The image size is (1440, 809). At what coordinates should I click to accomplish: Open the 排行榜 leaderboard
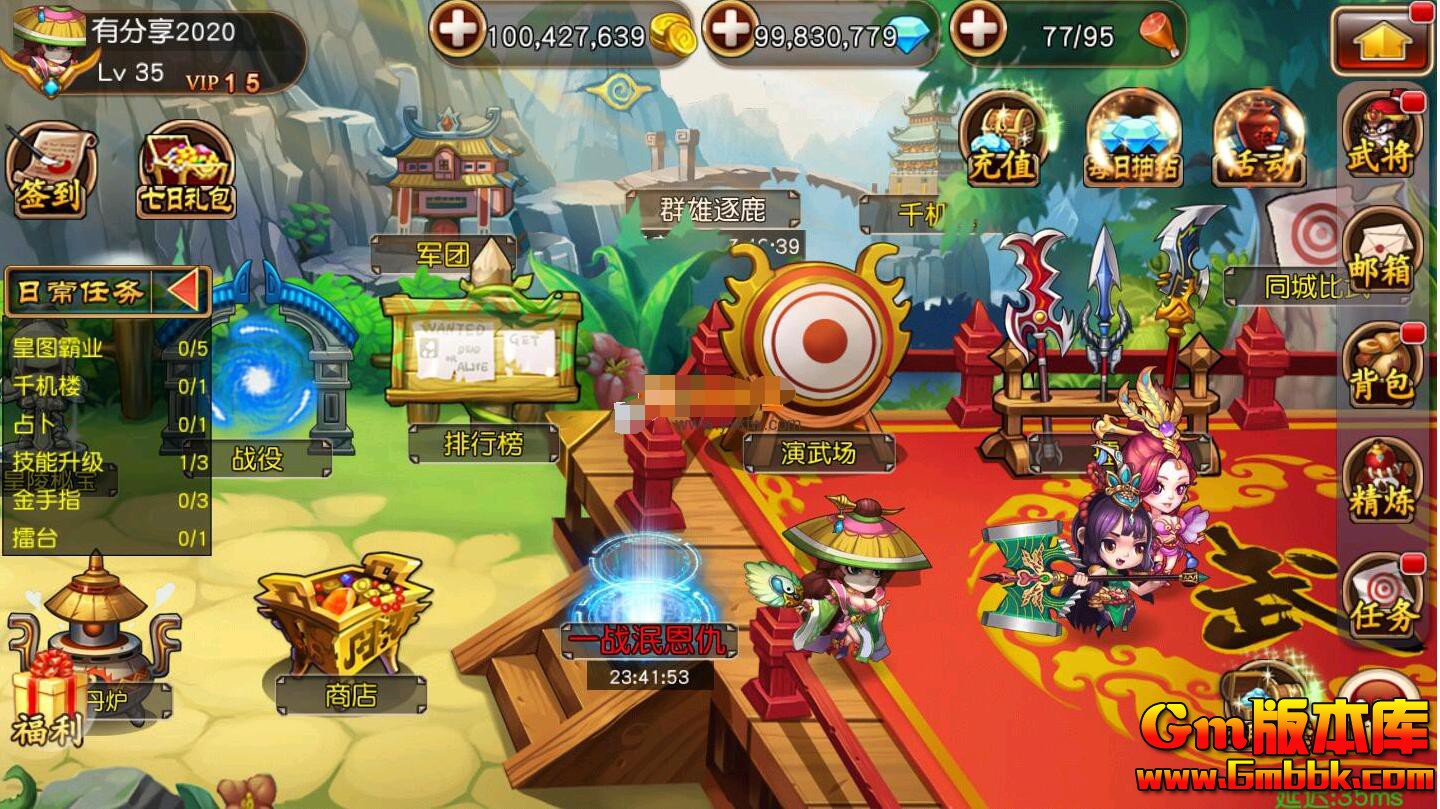(482, 380)
